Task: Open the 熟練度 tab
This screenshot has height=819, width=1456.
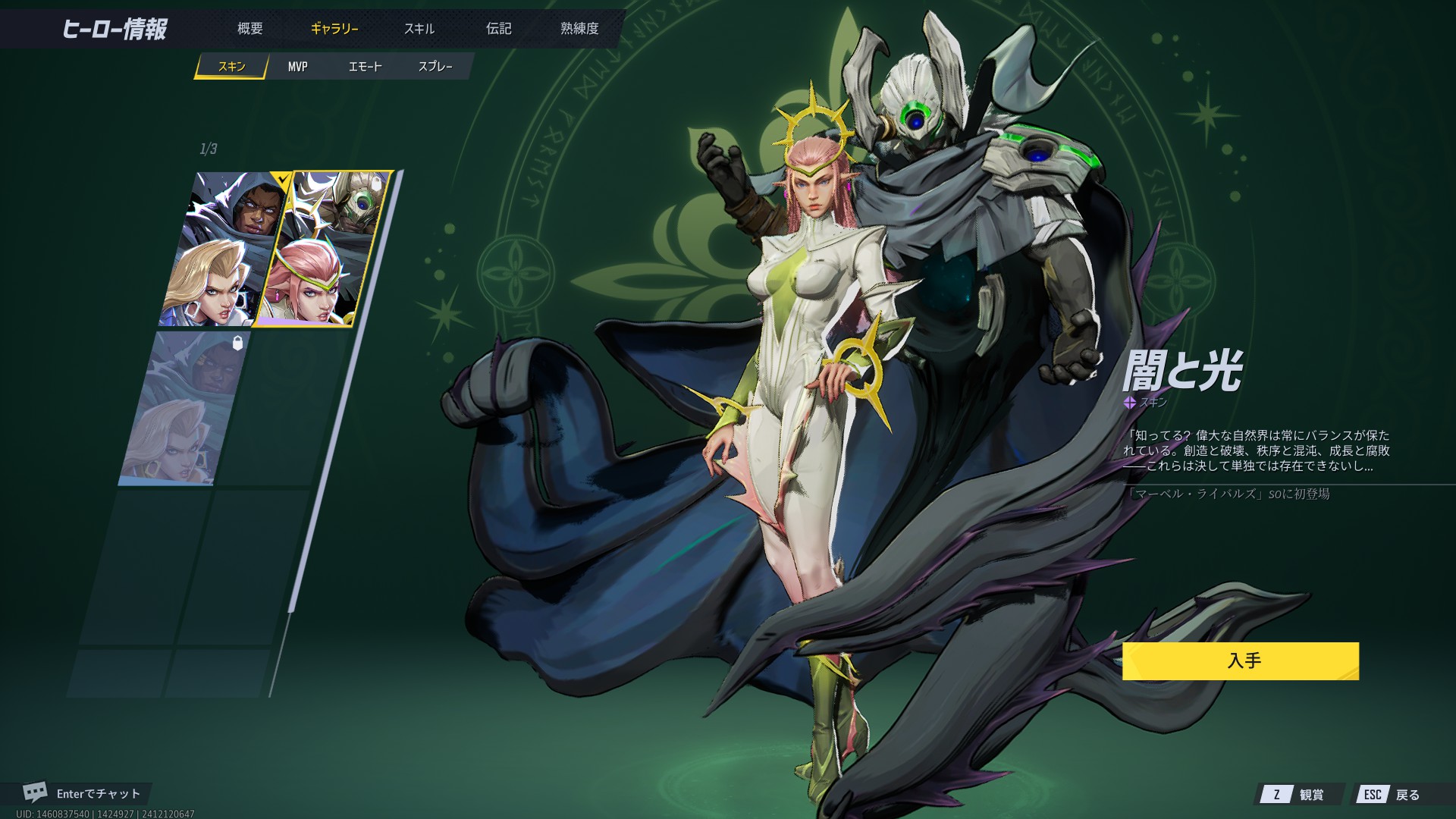Action: [579, 29]
